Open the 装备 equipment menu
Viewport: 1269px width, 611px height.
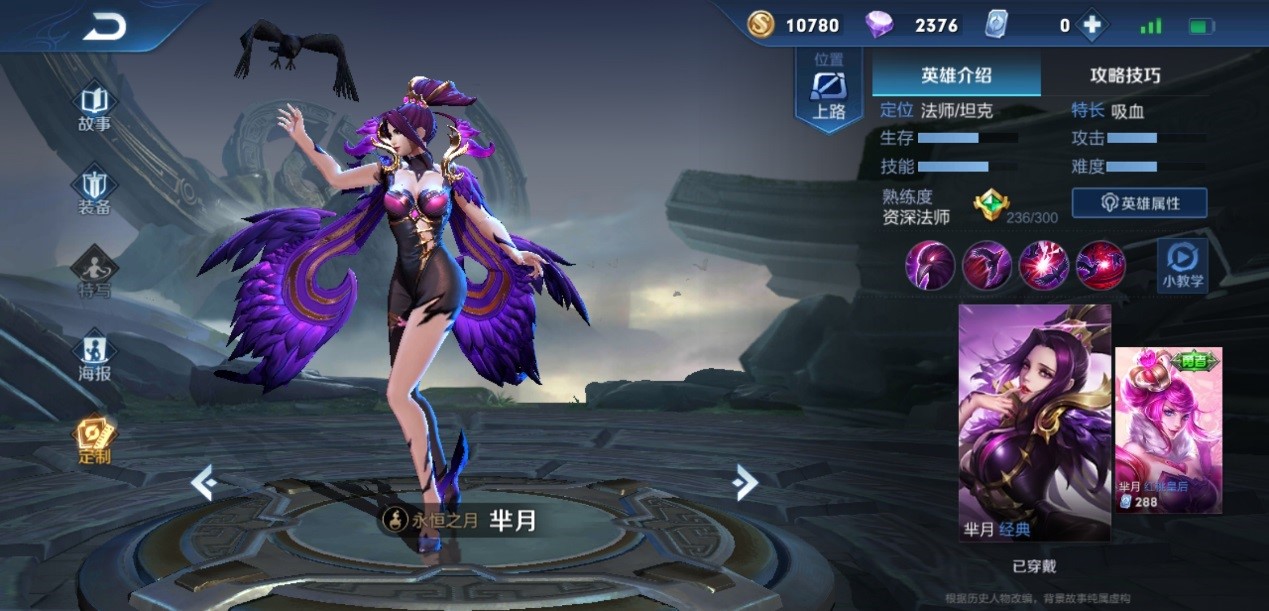coord(94,191)
